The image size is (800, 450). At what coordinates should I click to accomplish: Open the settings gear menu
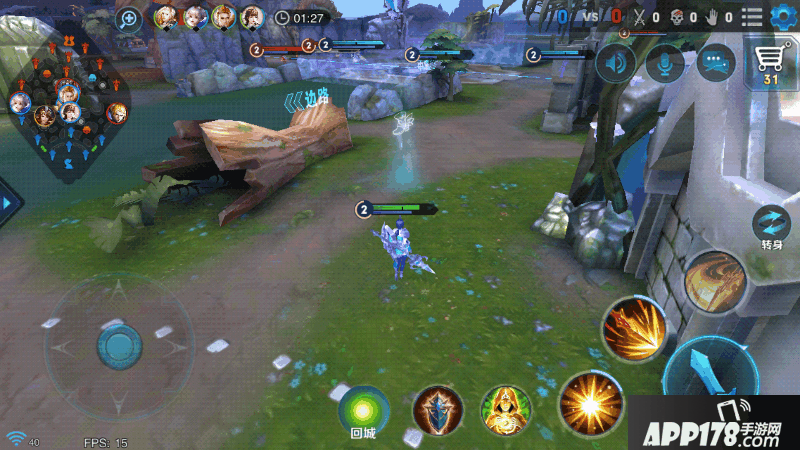pos(782,16)
